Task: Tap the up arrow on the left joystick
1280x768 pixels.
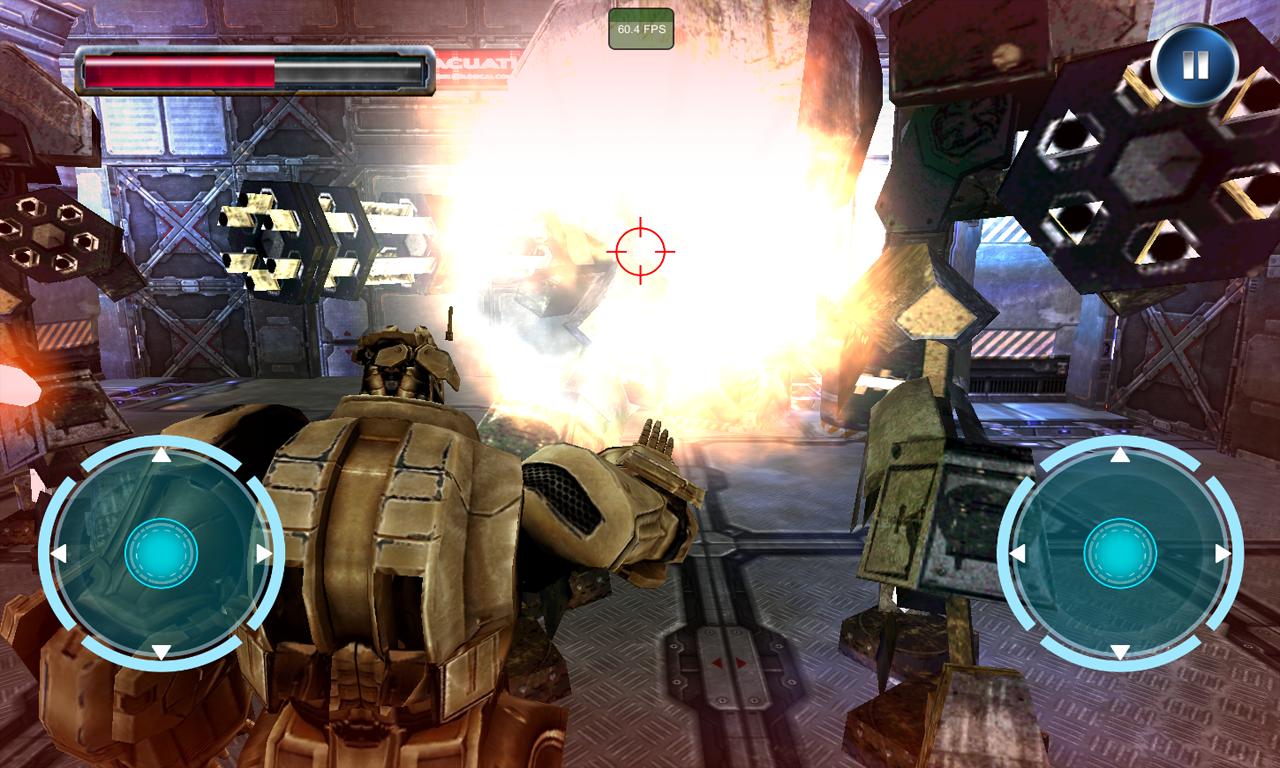Action: [x=160, y=456]
